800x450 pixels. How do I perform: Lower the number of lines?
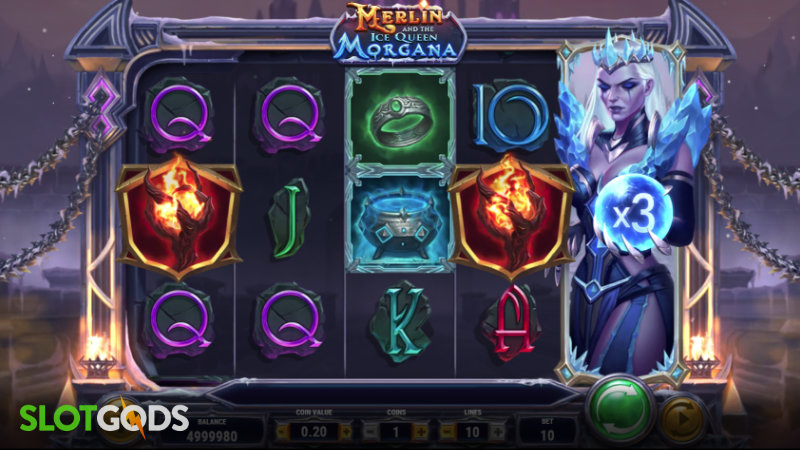(449, 431)
